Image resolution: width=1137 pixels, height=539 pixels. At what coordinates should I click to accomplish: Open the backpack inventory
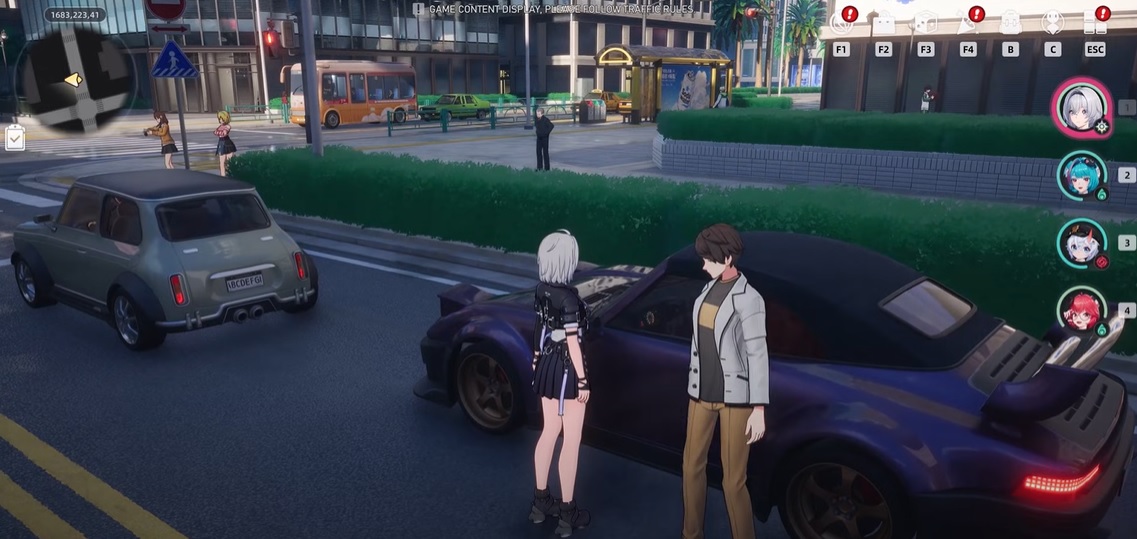1010,23
